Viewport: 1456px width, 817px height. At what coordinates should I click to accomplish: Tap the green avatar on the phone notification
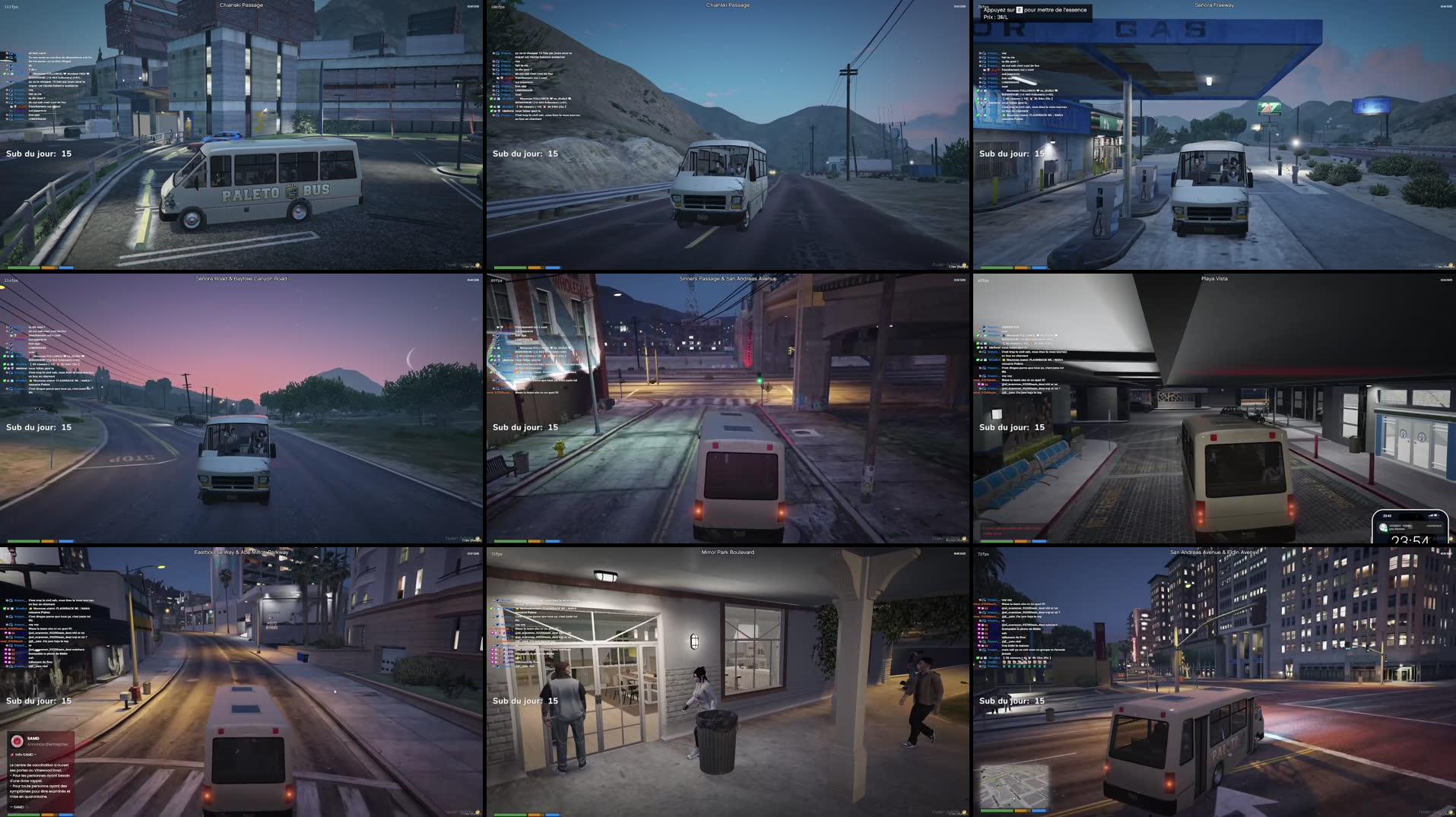(x=1382, y=528)
